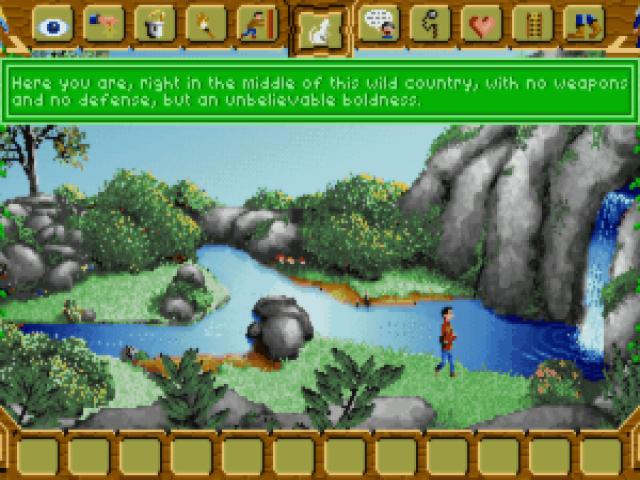640x480 pixels.
Task: Activate the bucket action icon
Action: 155,23
